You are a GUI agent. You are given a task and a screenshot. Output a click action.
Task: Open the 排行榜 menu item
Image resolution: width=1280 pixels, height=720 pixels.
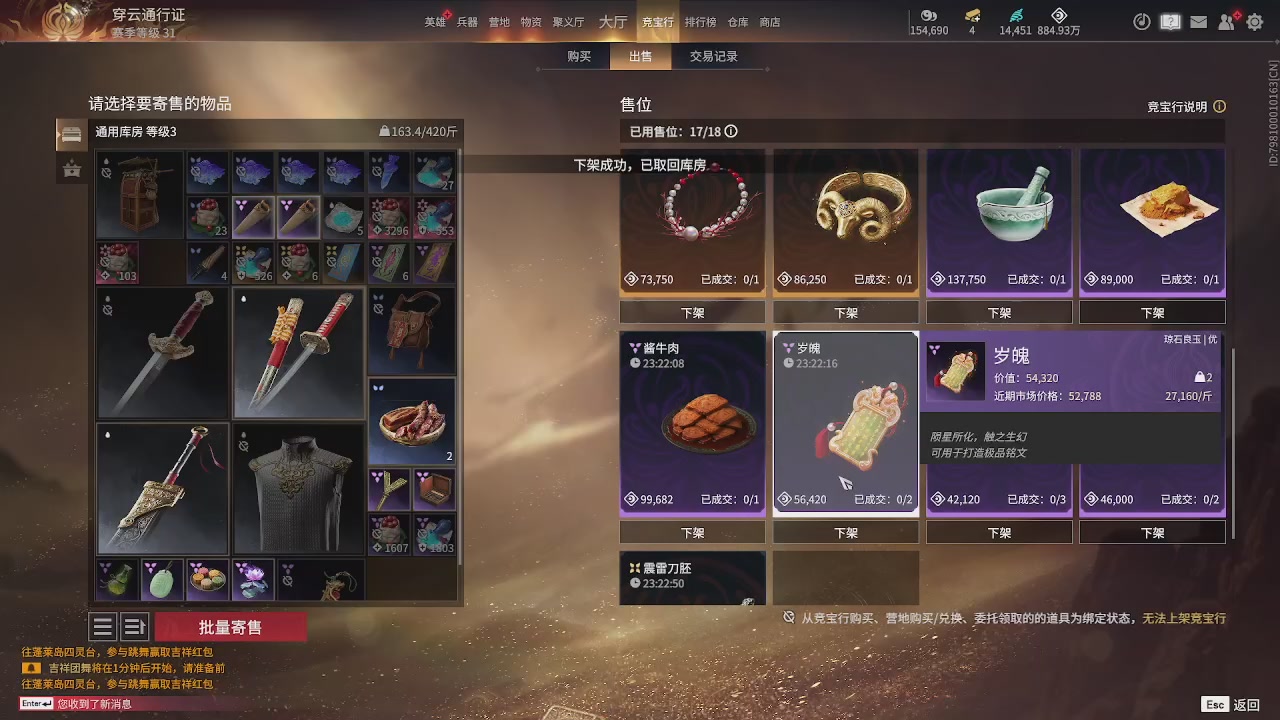pos(699,21)
